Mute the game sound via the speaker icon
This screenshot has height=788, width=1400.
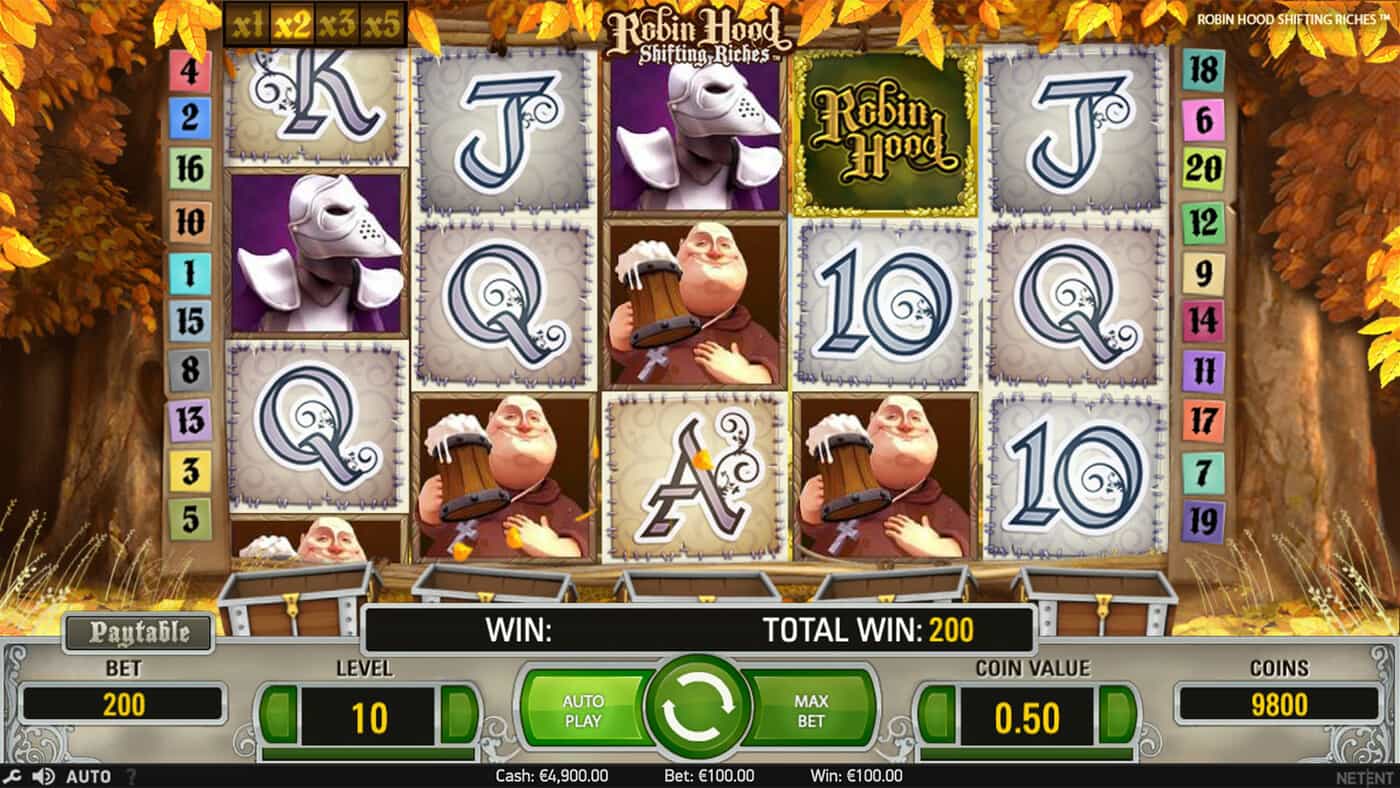[x=42, y=775]
